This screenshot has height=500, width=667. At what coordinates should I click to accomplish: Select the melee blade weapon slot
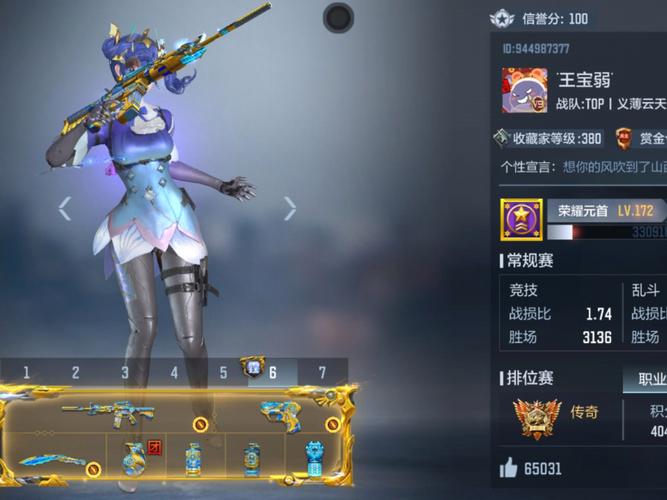(x=50, y=461)
